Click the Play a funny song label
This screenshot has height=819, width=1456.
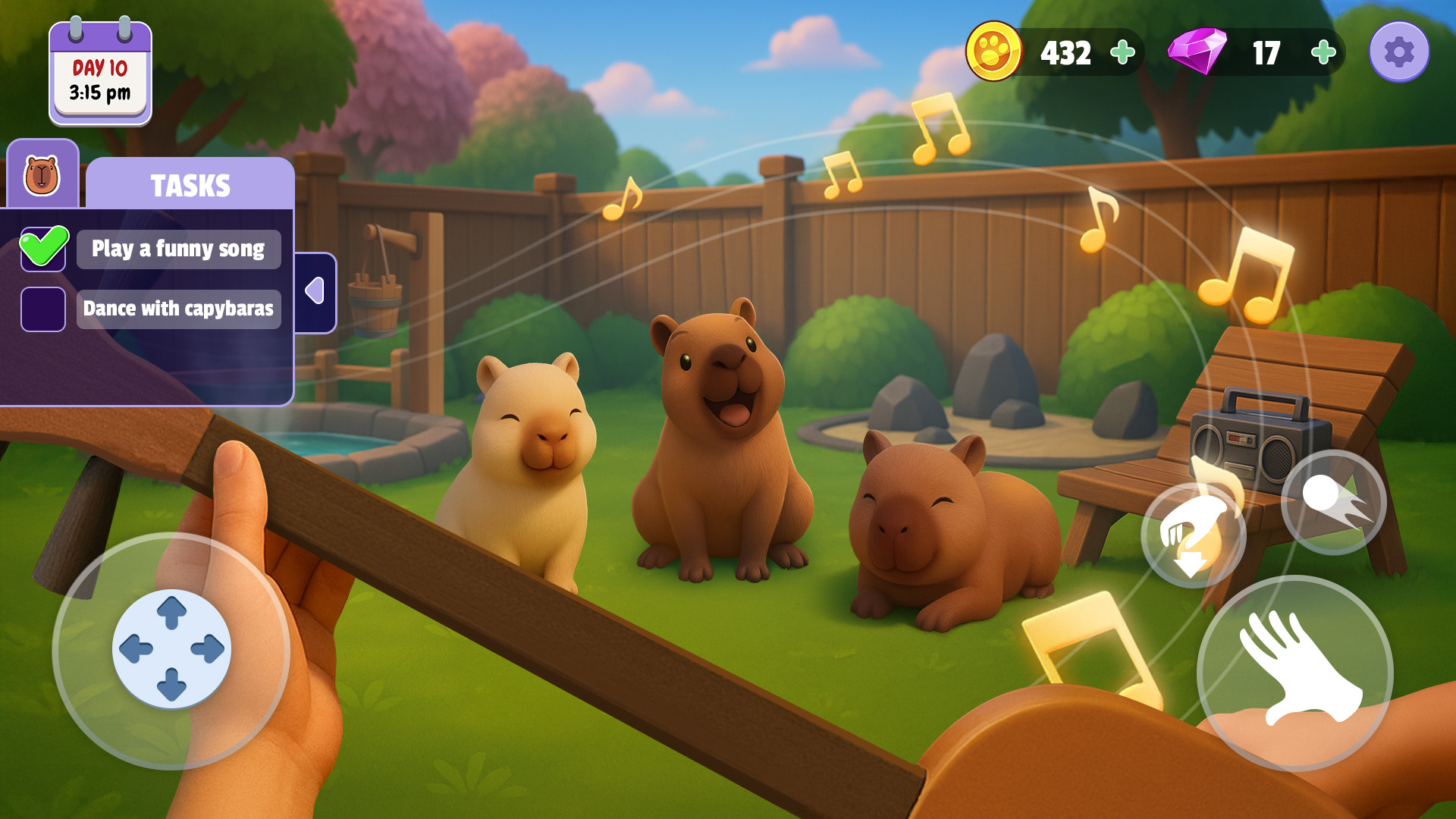point(178,249)
